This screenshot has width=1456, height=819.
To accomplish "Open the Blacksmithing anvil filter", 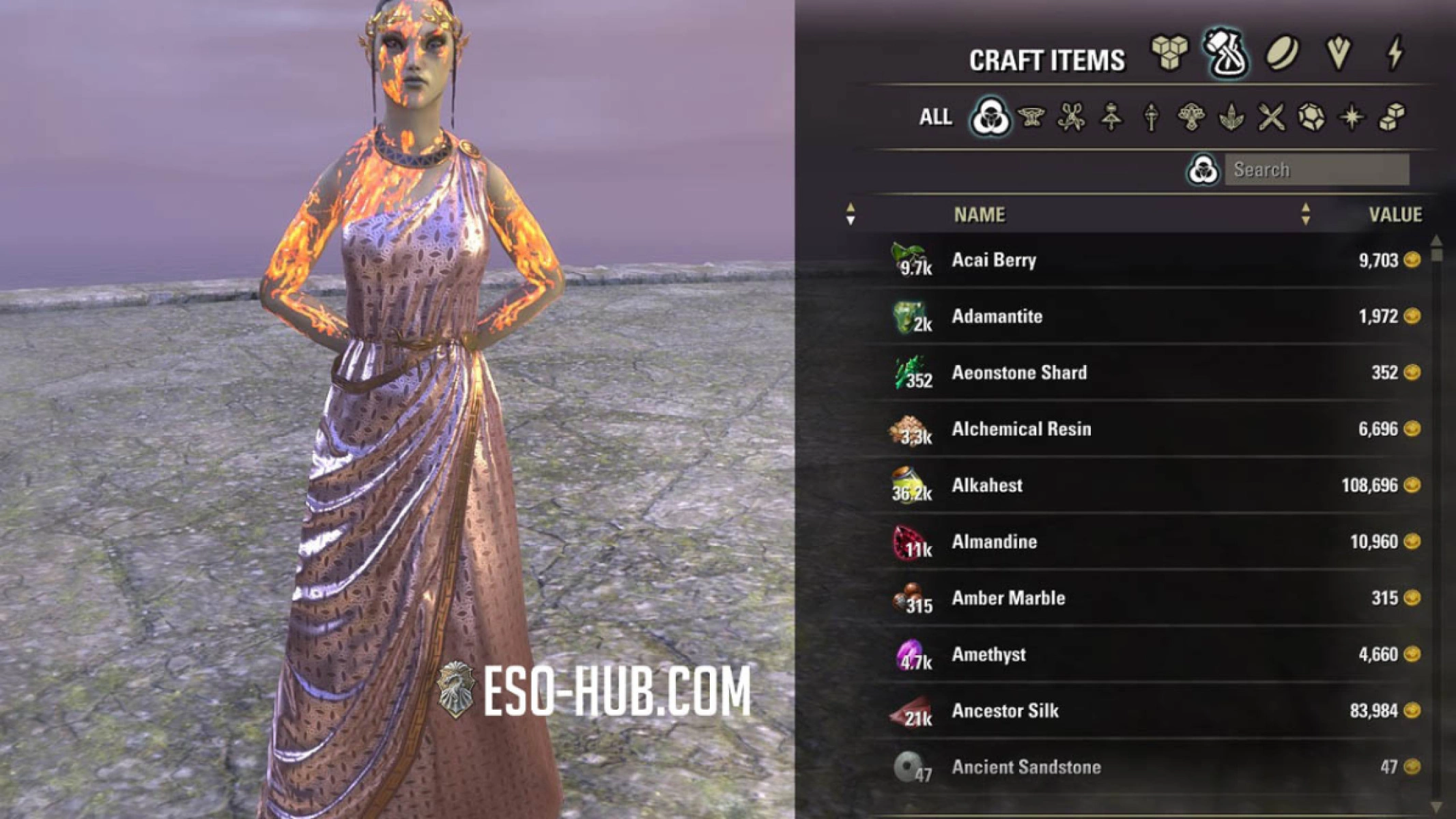I will click(x=1031, y=117).
